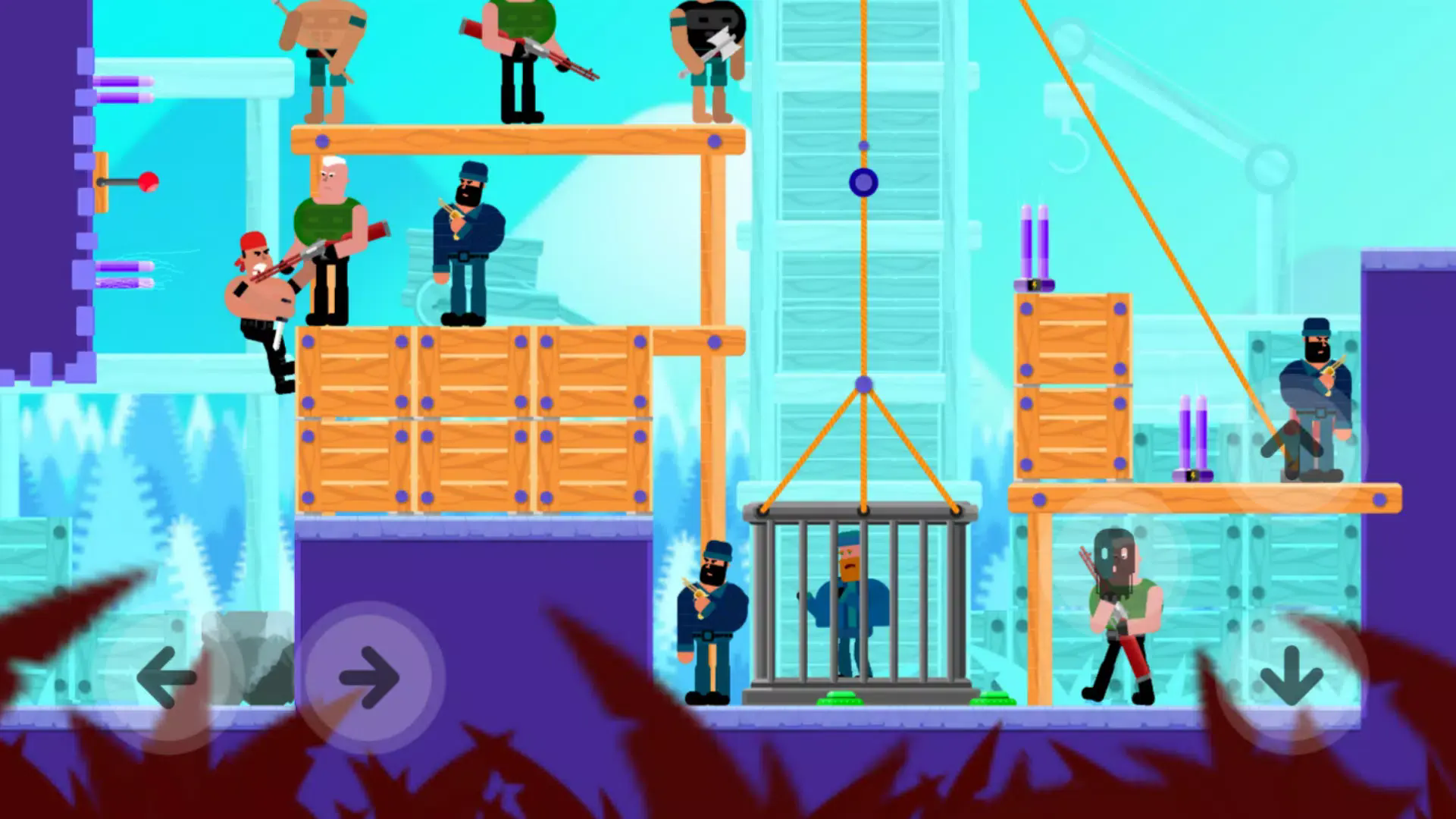Tap the left arrow movement button
This screenshot has width=1456, height=819.
[166, 677]
